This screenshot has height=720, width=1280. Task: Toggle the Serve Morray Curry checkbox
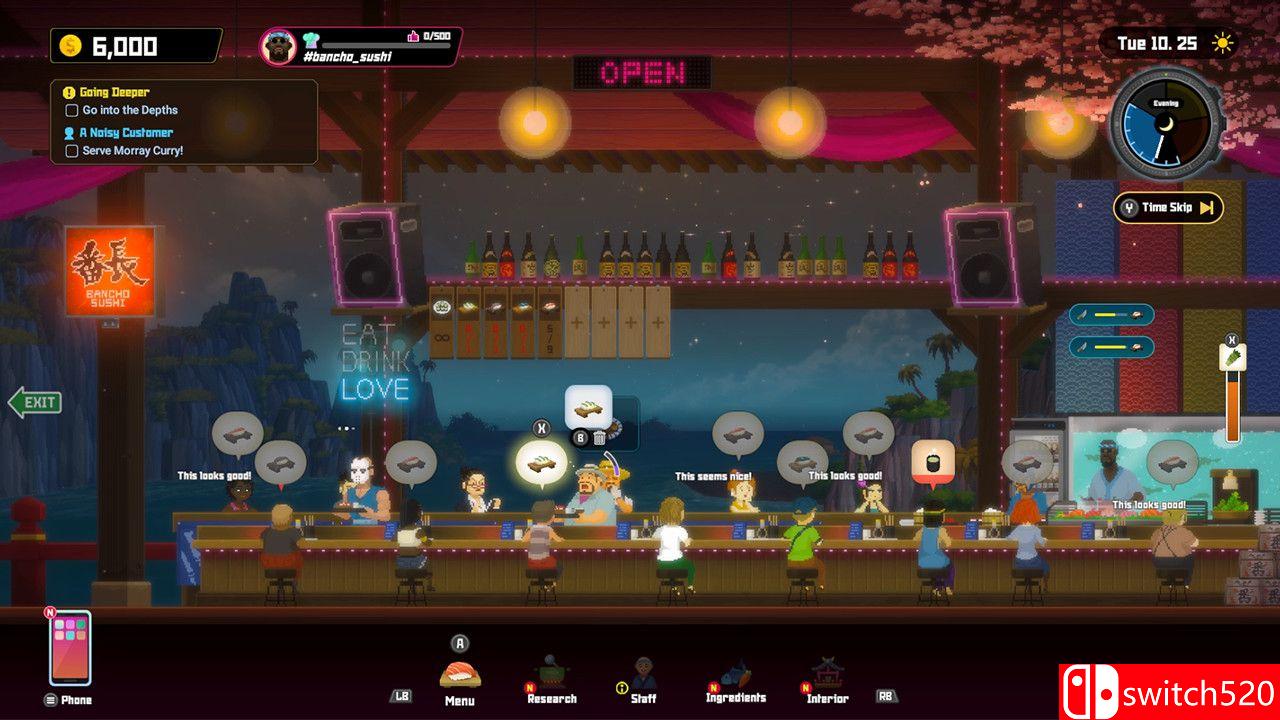71,151
